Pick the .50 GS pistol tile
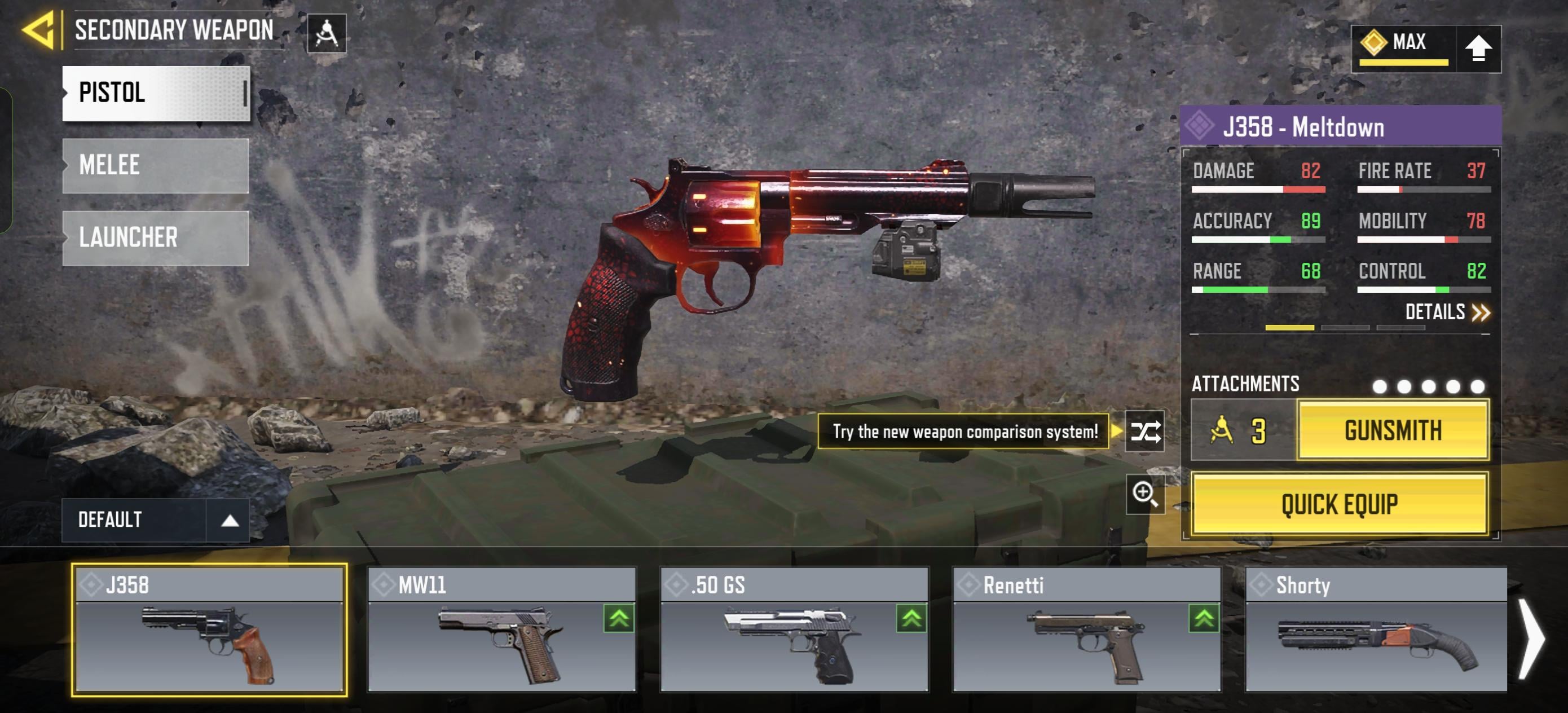 click(794, 630)
